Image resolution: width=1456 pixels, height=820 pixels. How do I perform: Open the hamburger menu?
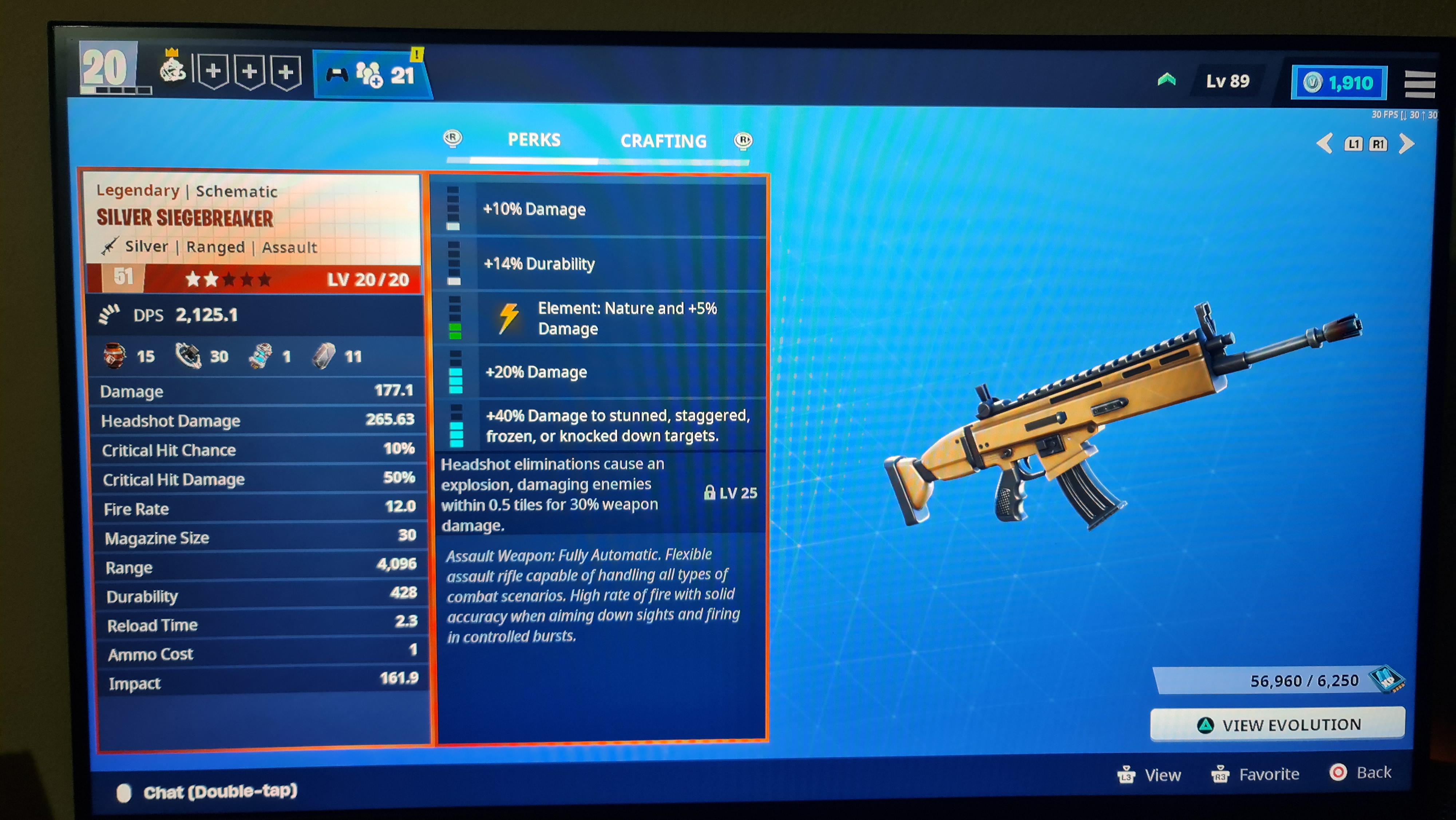tap(1420, 84)
